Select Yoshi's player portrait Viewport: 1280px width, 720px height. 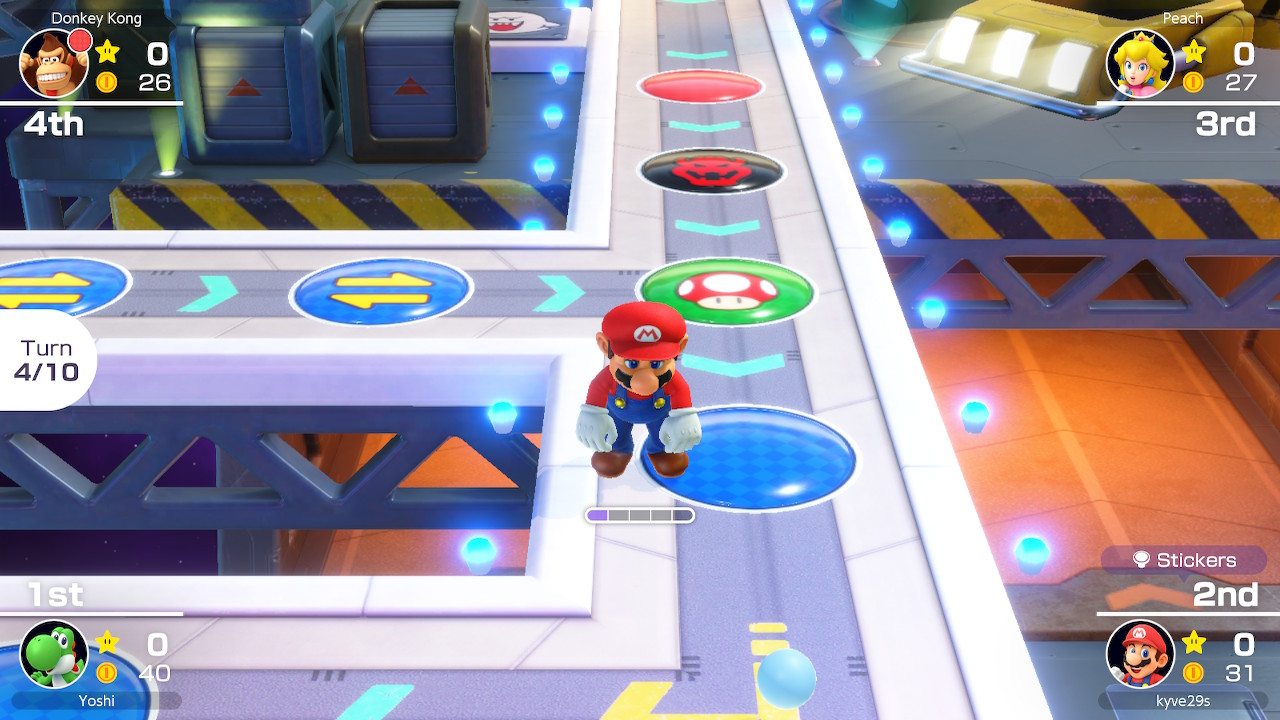(x=54, y=654)
